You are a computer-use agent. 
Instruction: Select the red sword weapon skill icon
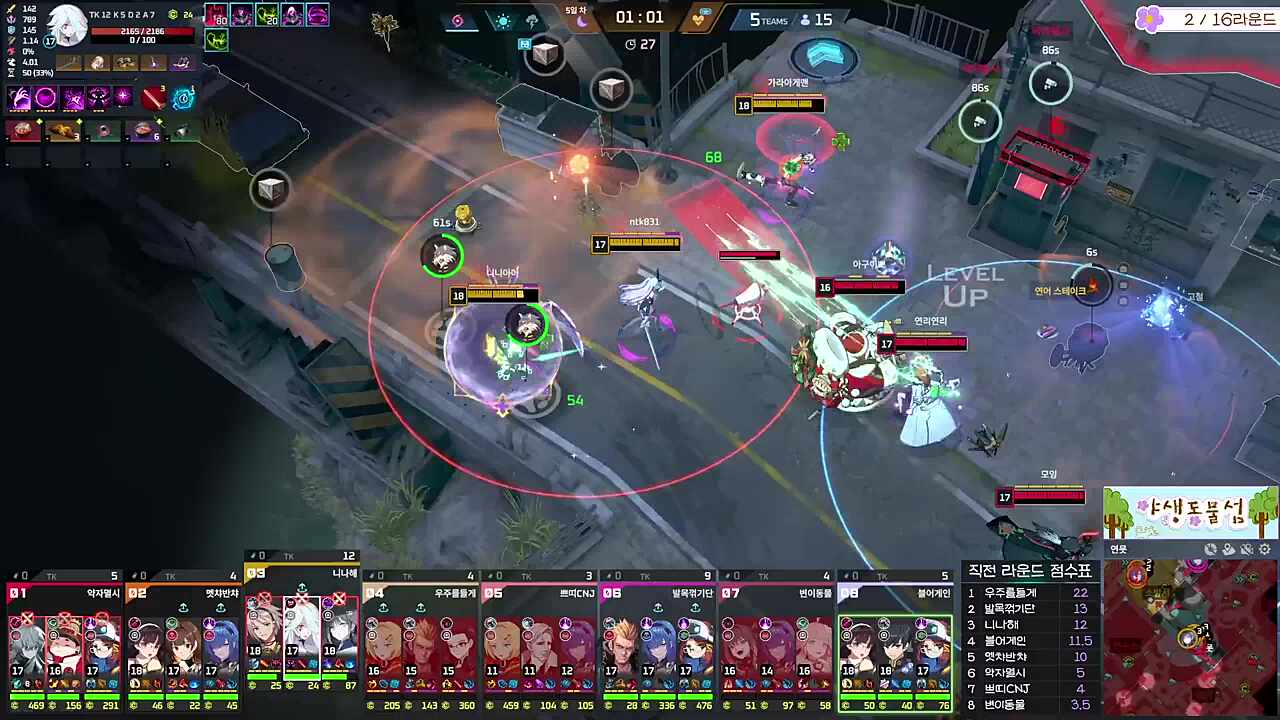pos(152,98)
